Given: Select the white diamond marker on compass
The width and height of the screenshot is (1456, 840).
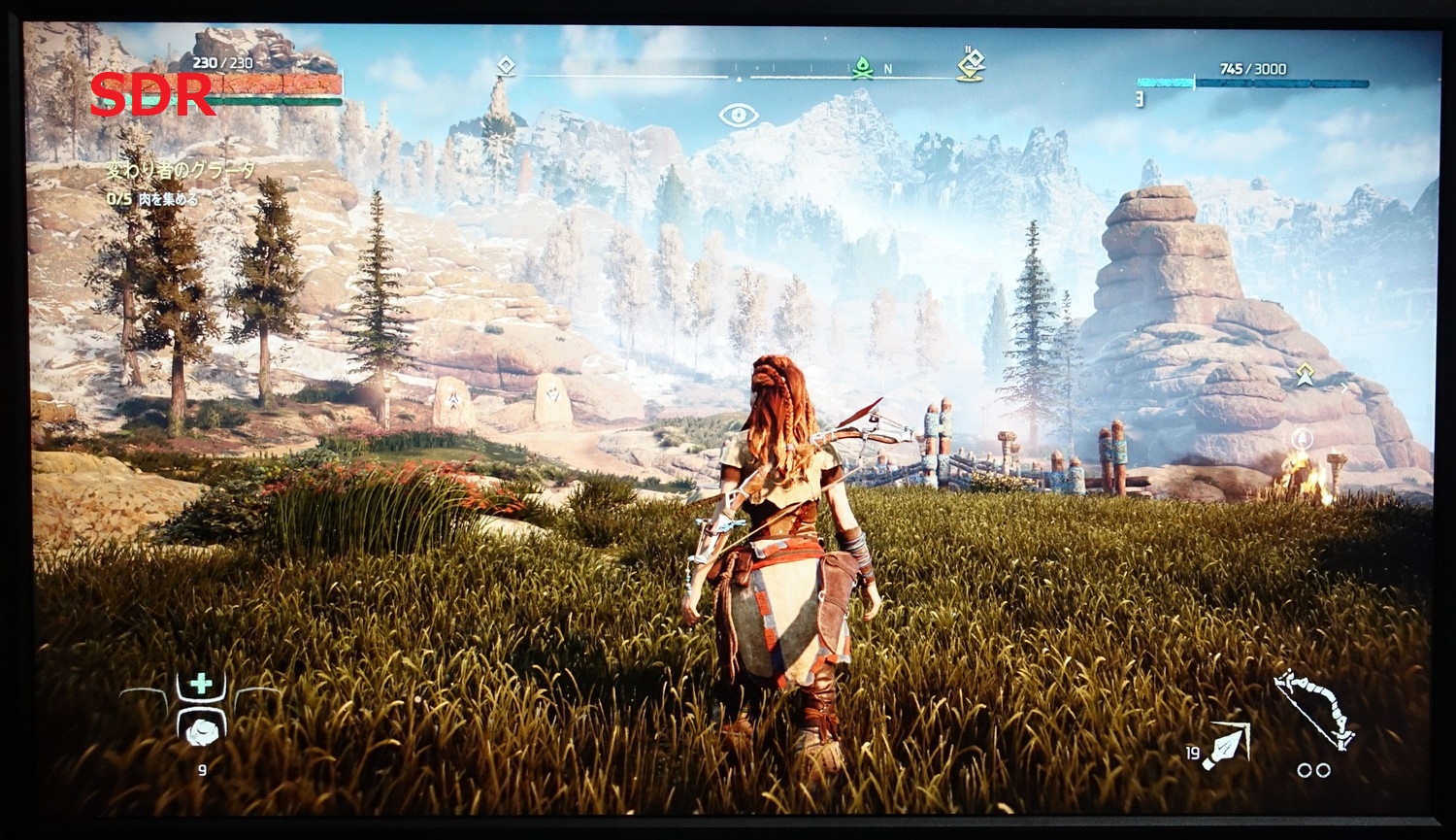Looking at the screenshot, I should click(x=505, y=67).
